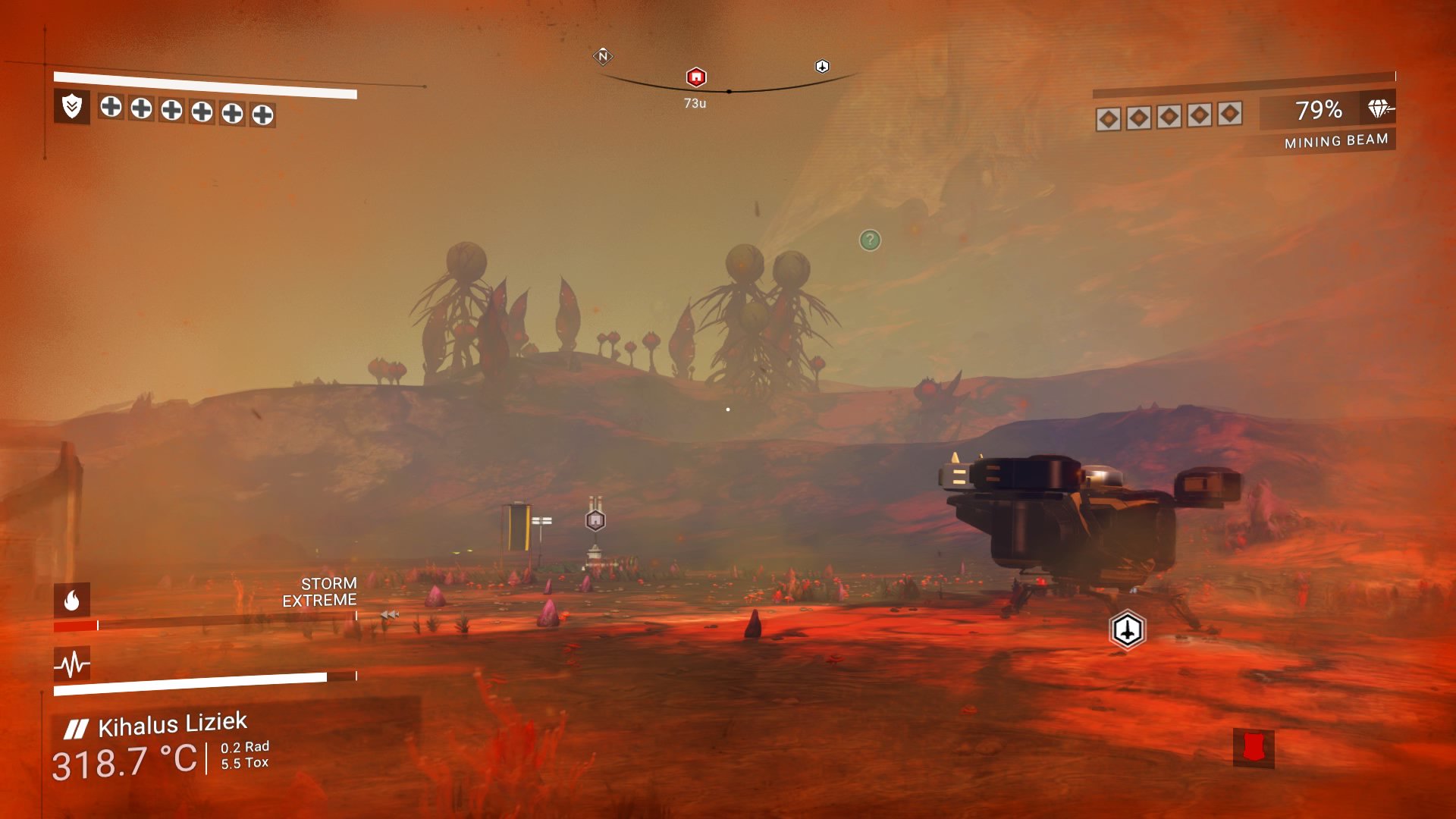Toggle the green question mark marker

pyautogui.click(x=869, y=240)
